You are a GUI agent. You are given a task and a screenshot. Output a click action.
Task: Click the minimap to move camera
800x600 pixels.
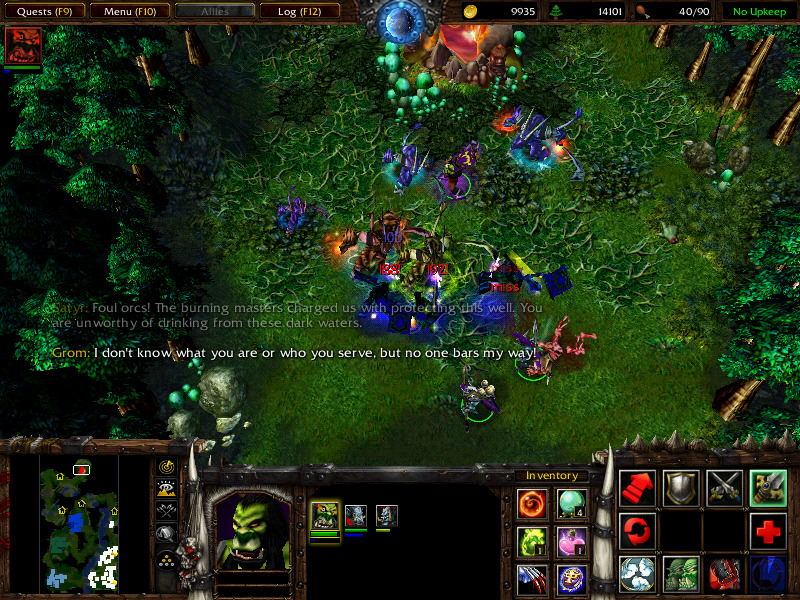click(x=80, y=521)
